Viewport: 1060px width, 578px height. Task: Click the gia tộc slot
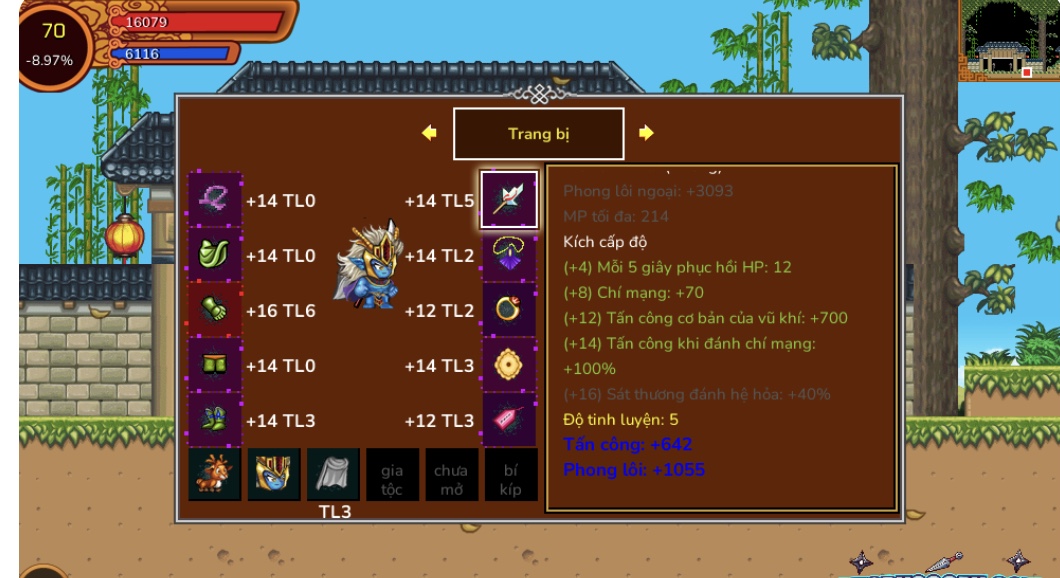pos(392,474)
